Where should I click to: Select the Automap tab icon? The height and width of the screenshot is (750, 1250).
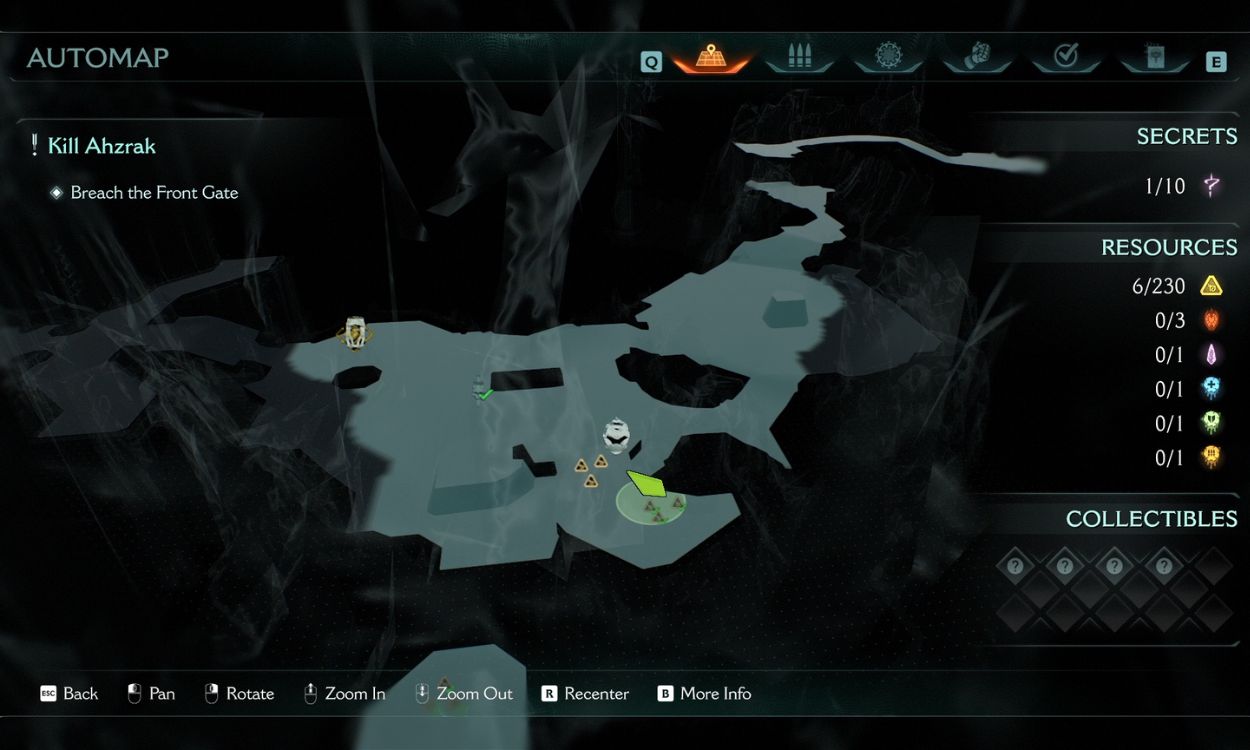tap(711, 58)
